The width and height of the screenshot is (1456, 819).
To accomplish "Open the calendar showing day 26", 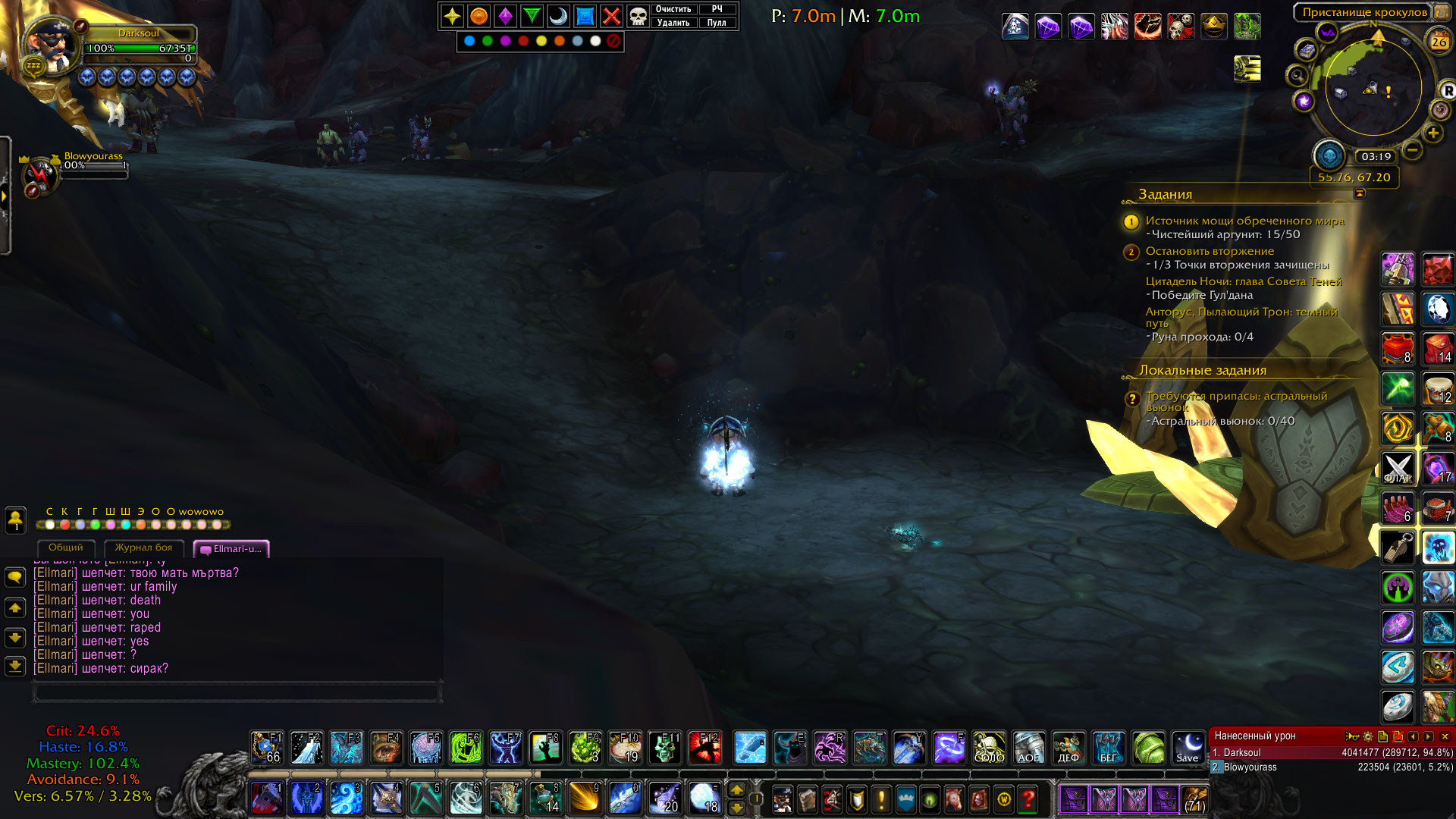I will [1439, 42].
